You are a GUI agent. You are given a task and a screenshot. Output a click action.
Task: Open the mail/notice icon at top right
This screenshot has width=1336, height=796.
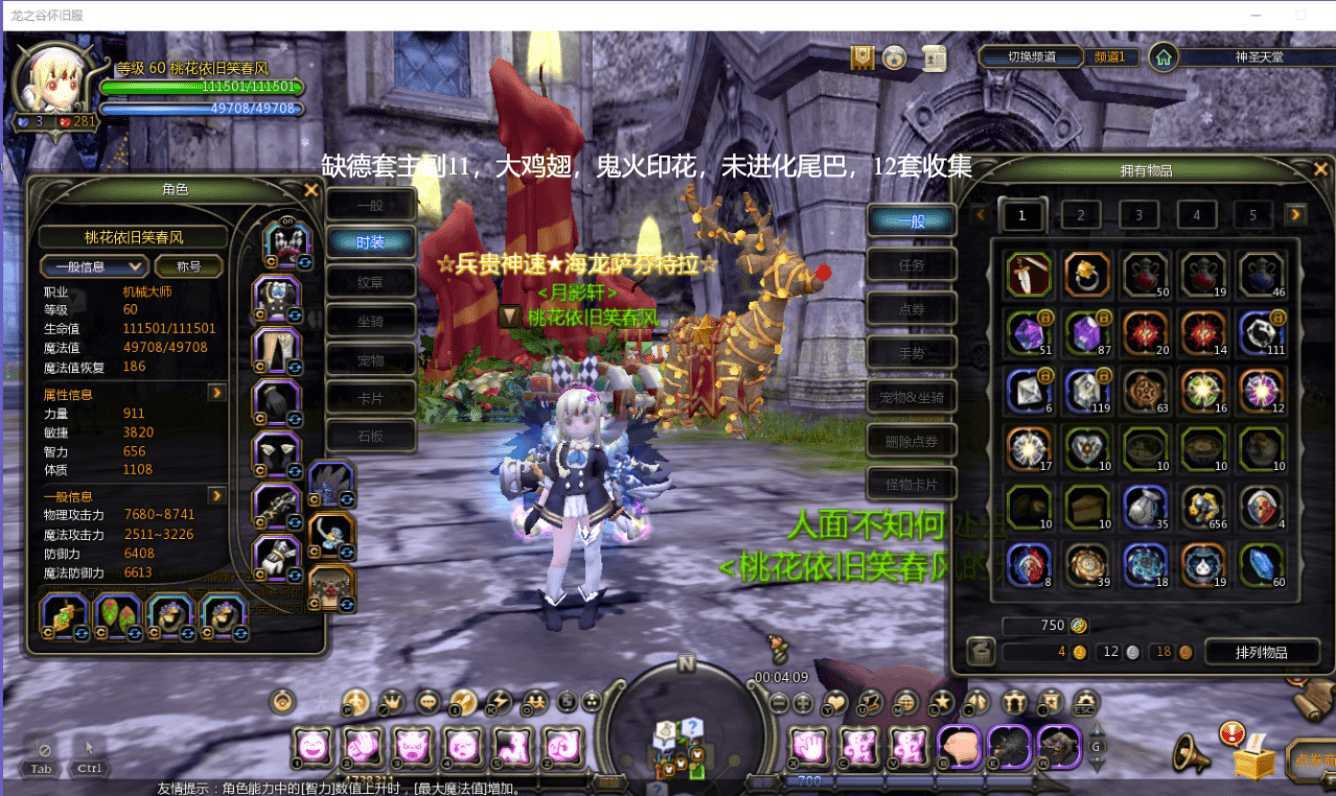pos(935,59)
